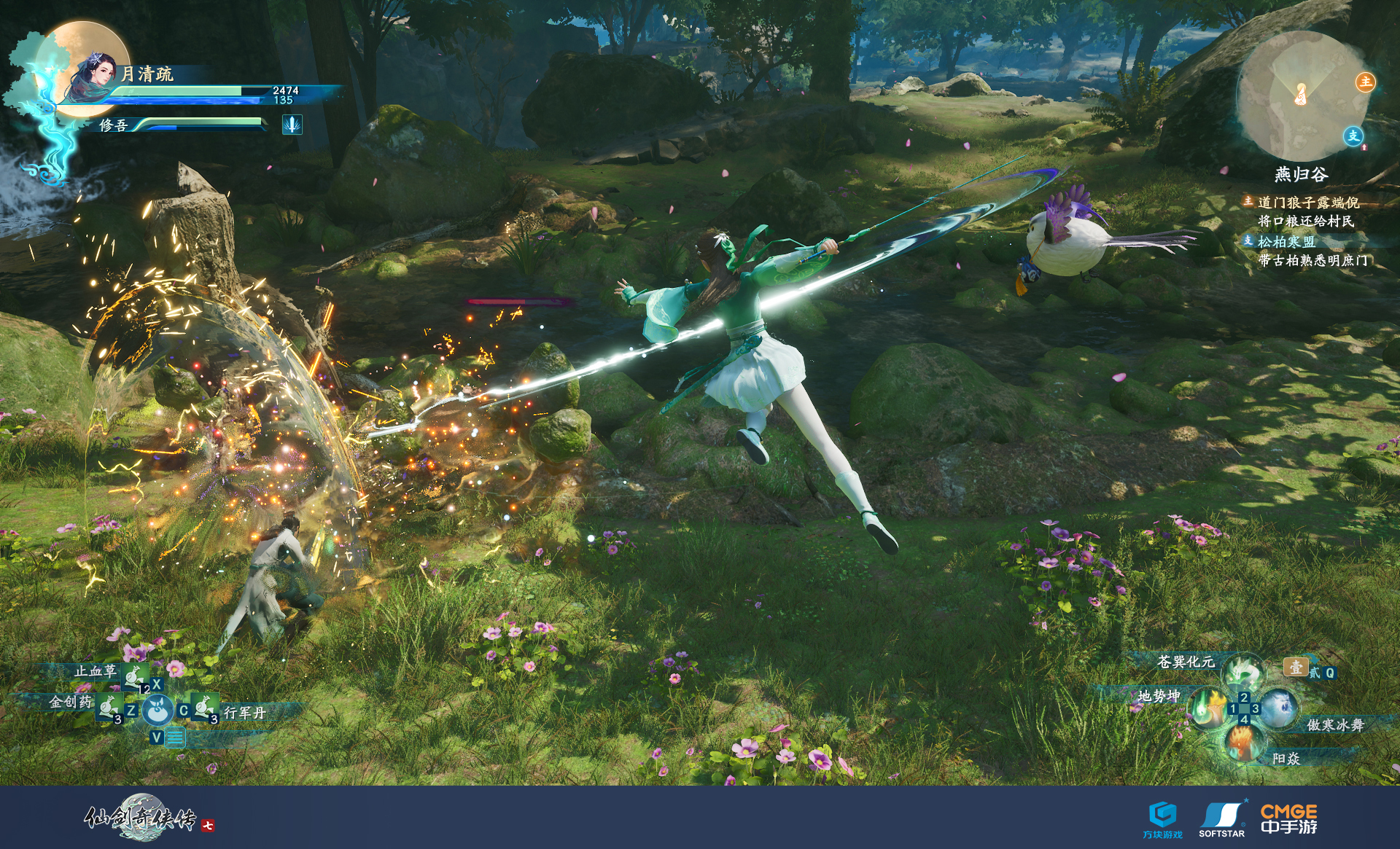The width and height of the screenshot is (1400, 849).
Task: Open the round item pouch icon
Action: [x=157, y=710]
